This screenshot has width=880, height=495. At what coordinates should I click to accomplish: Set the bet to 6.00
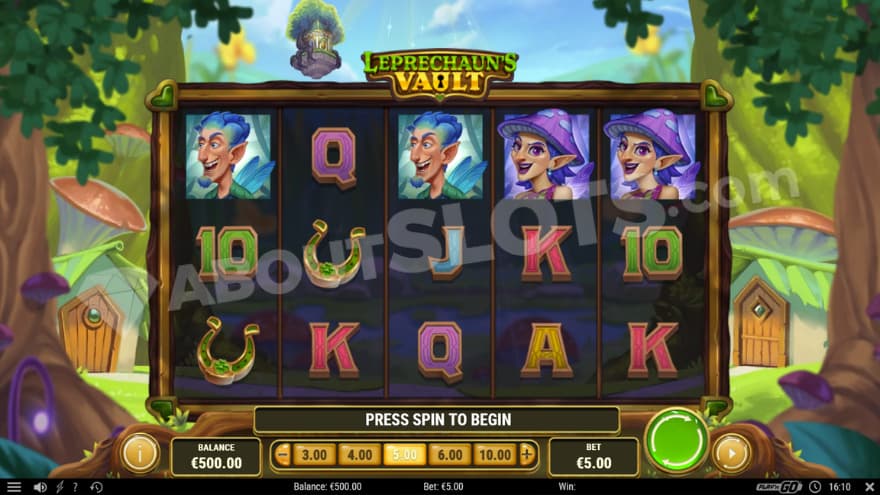coord(449,455)
